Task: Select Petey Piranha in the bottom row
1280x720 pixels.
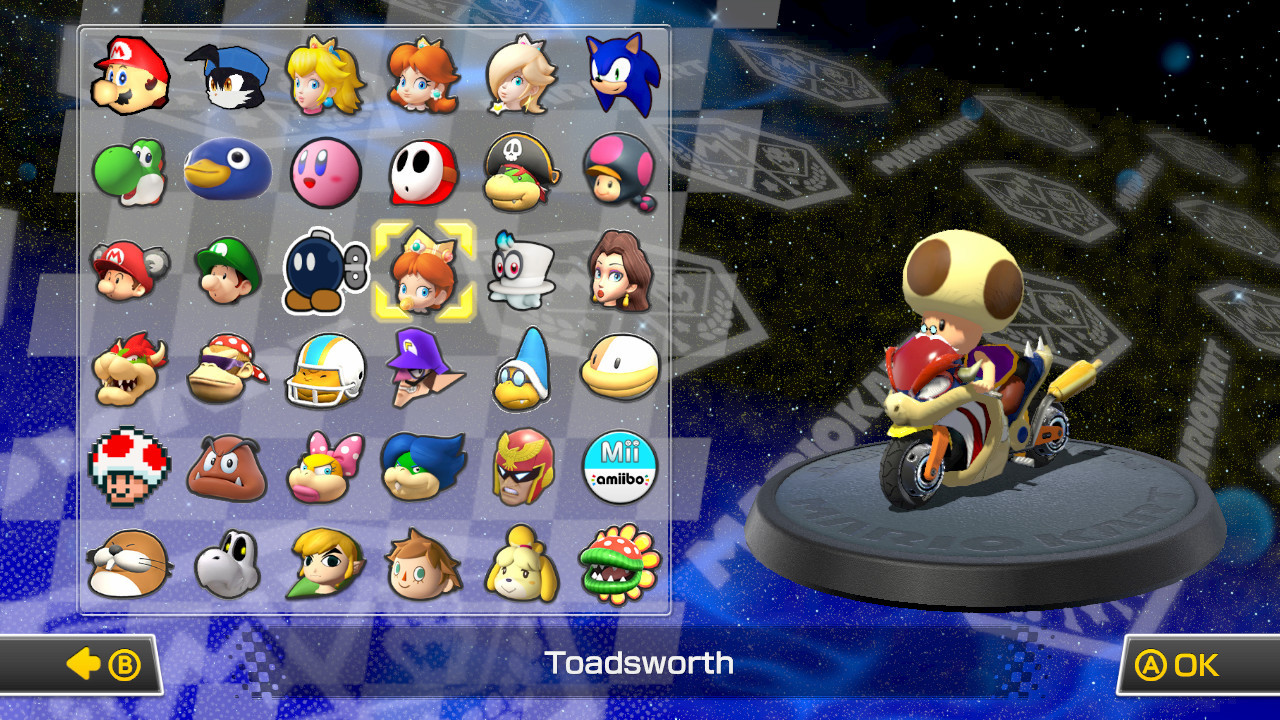Action: (x=620, y=563)
